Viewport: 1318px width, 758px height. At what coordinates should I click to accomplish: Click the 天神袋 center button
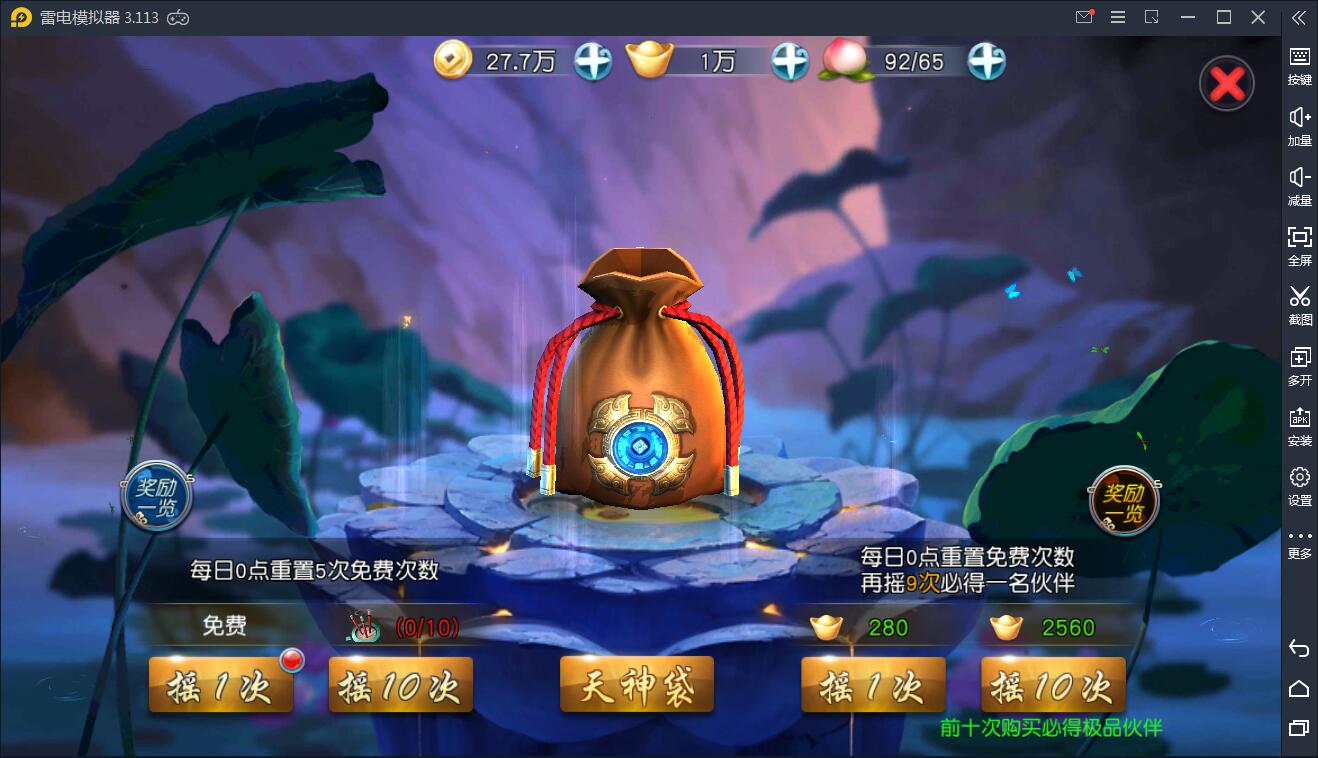coord(636,684)
